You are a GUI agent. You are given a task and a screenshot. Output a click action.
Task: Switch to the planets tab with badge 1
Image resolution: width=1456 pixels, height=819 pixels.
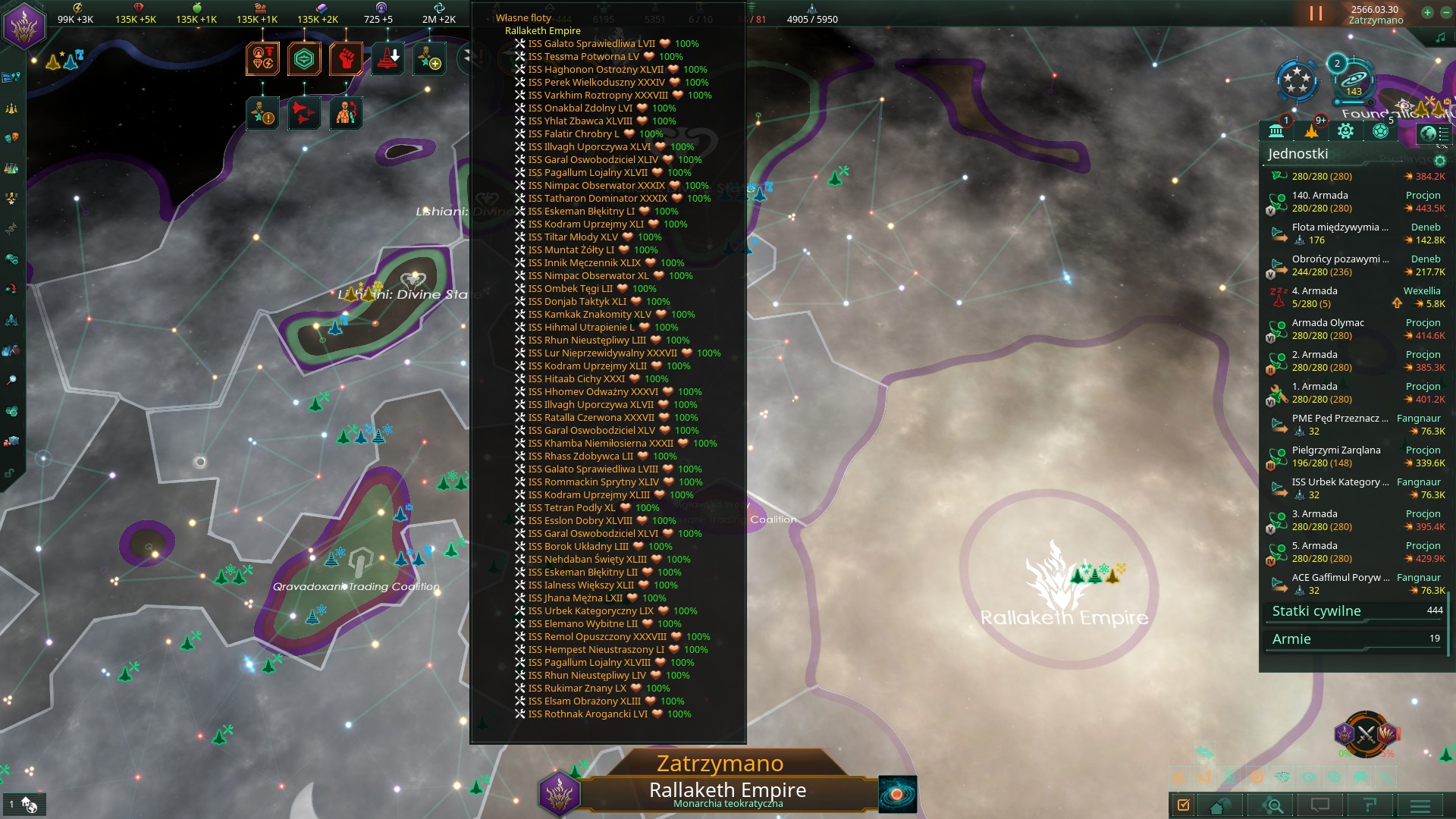[x=1278, y=131]
